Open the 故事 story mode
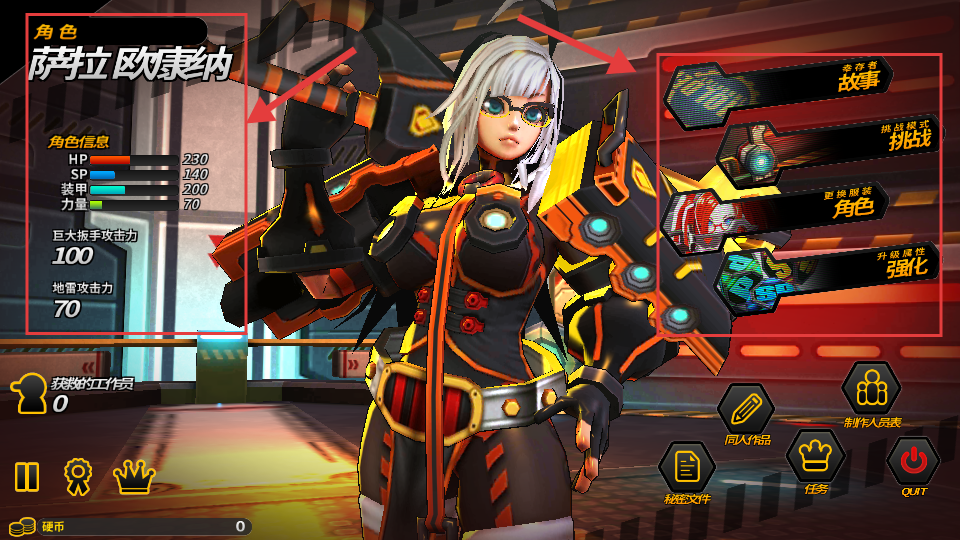 (x=778, y=82)
